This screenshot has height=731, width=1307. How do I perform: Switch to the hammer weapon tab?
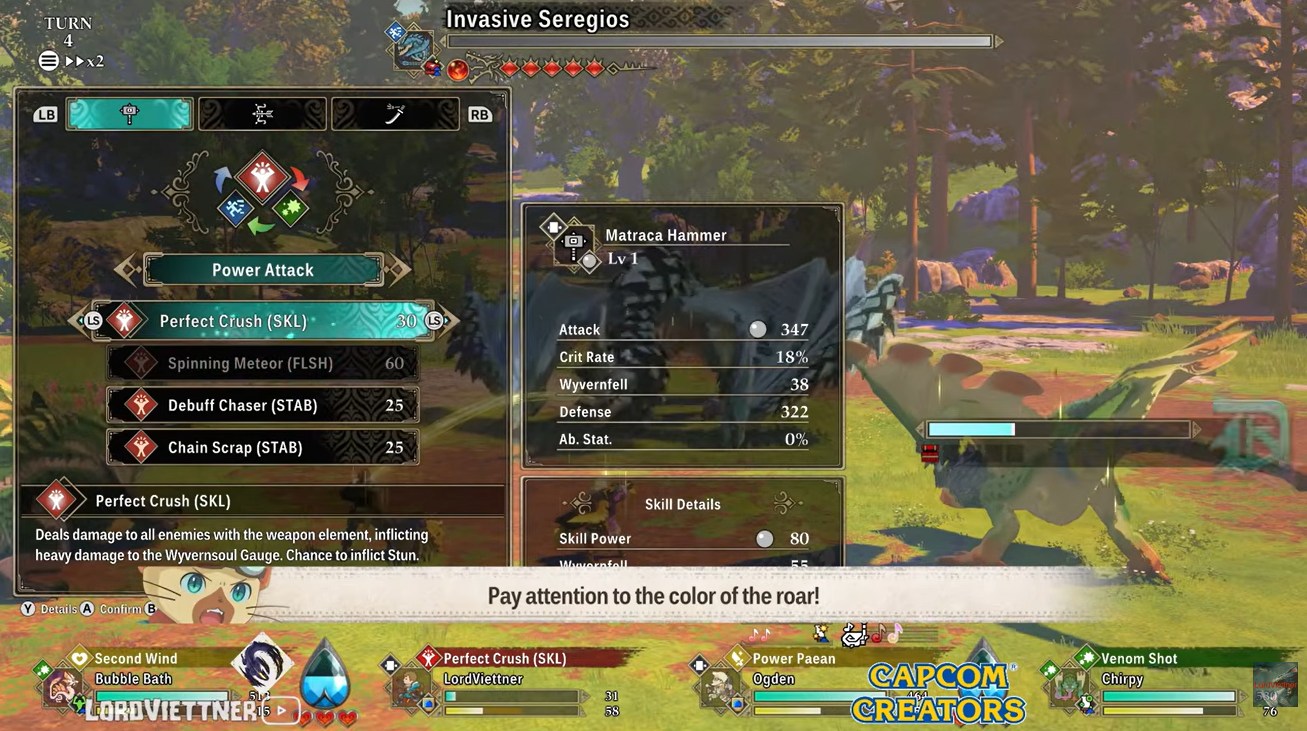pyautogui.click(x=129, y=114)
